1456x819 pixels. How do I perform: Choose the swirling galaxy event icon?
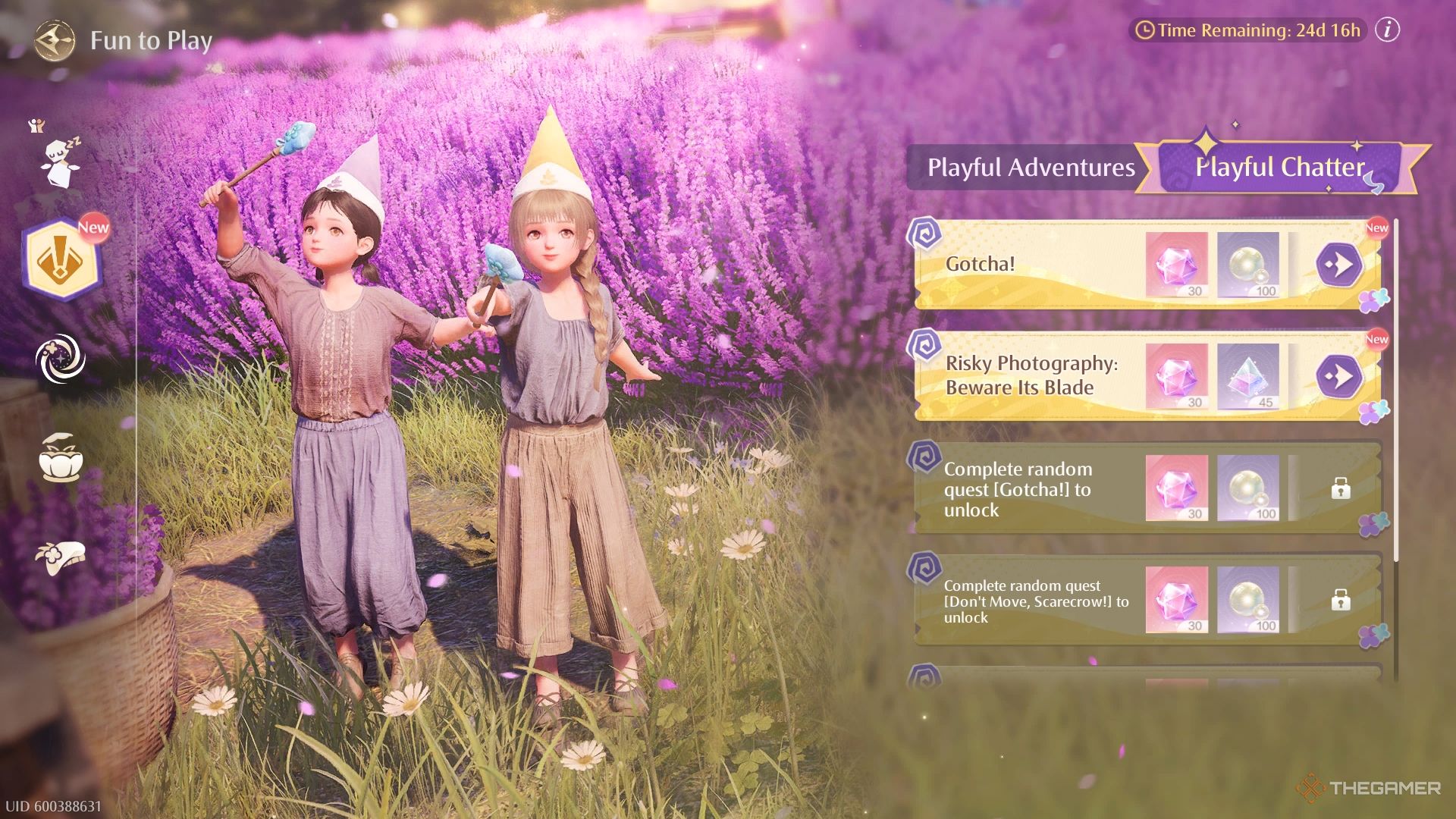[61, 359]
